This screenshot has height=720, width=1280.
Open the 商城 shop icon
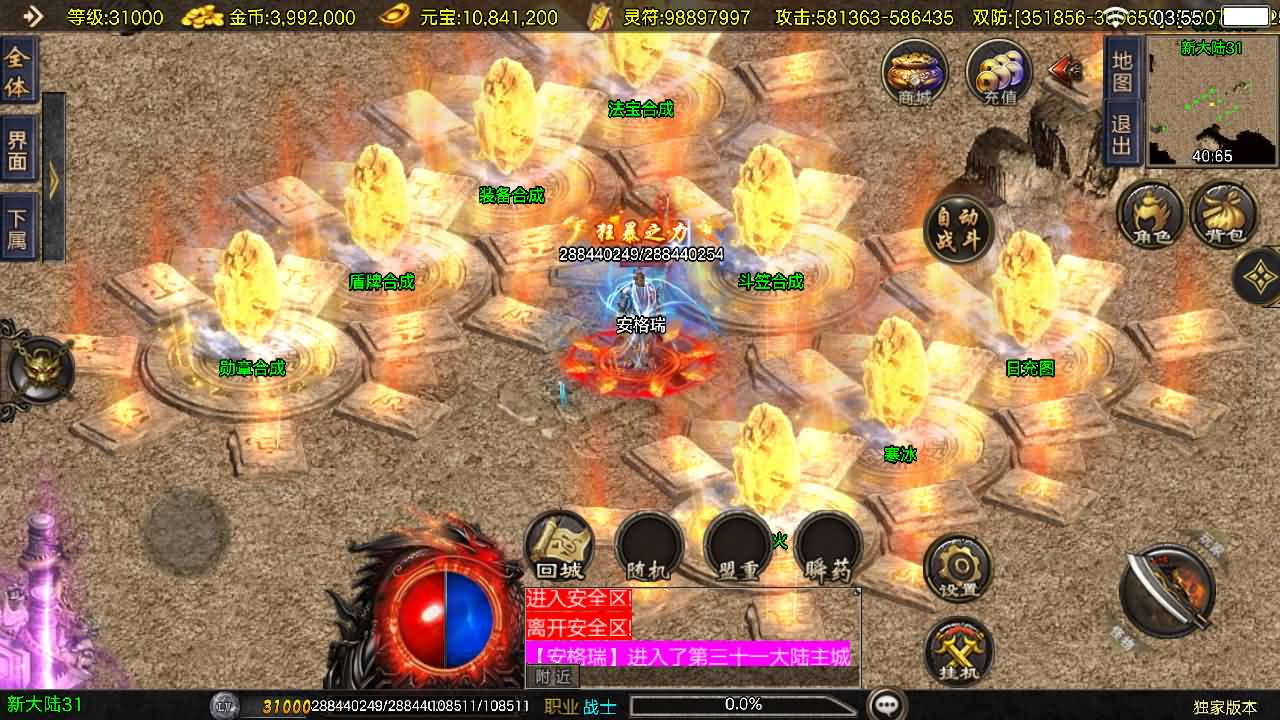click(915, 72)
